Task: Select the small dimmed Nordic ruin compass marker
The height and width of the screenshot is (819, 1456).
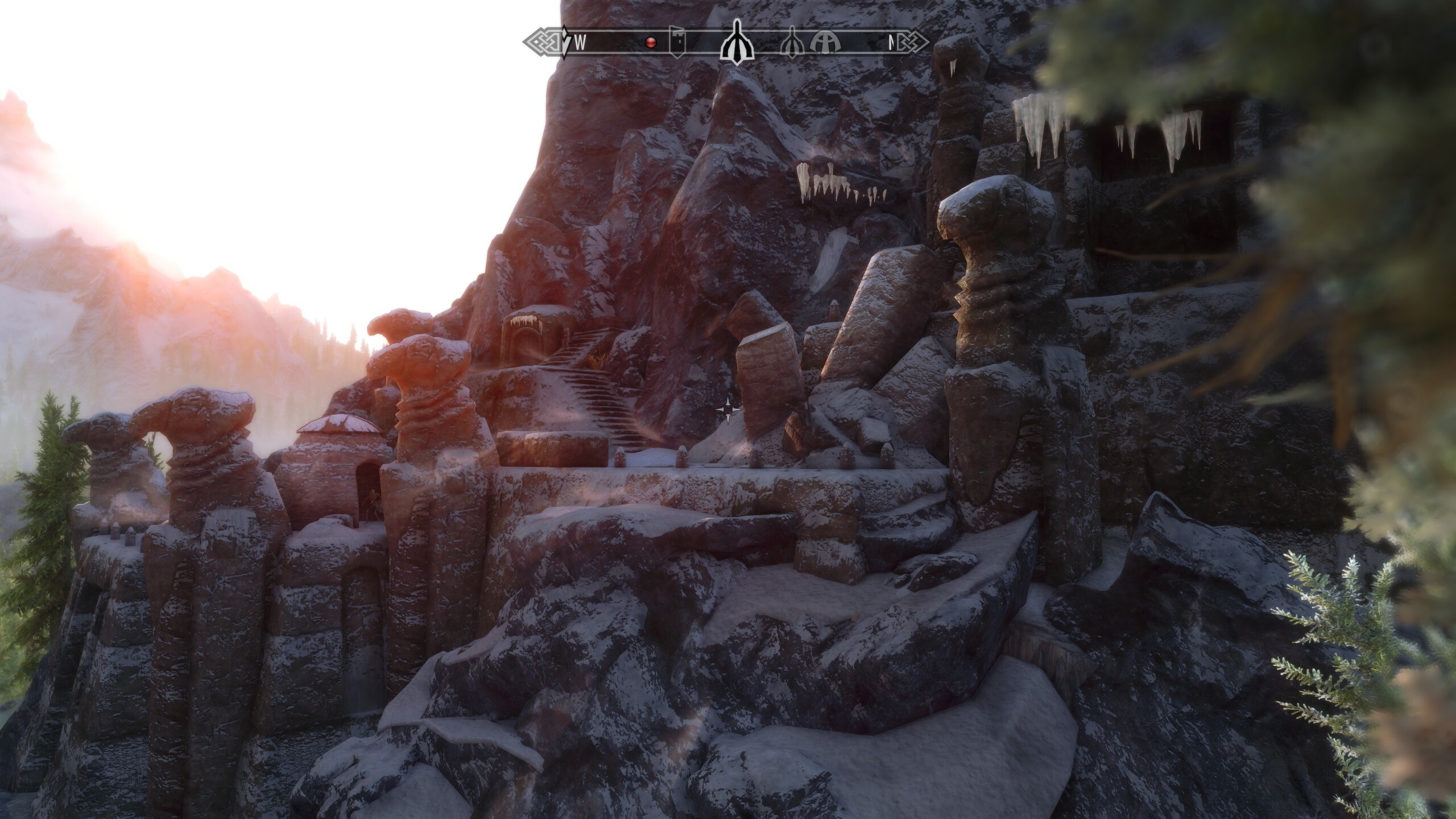Action: coord(792,42)
